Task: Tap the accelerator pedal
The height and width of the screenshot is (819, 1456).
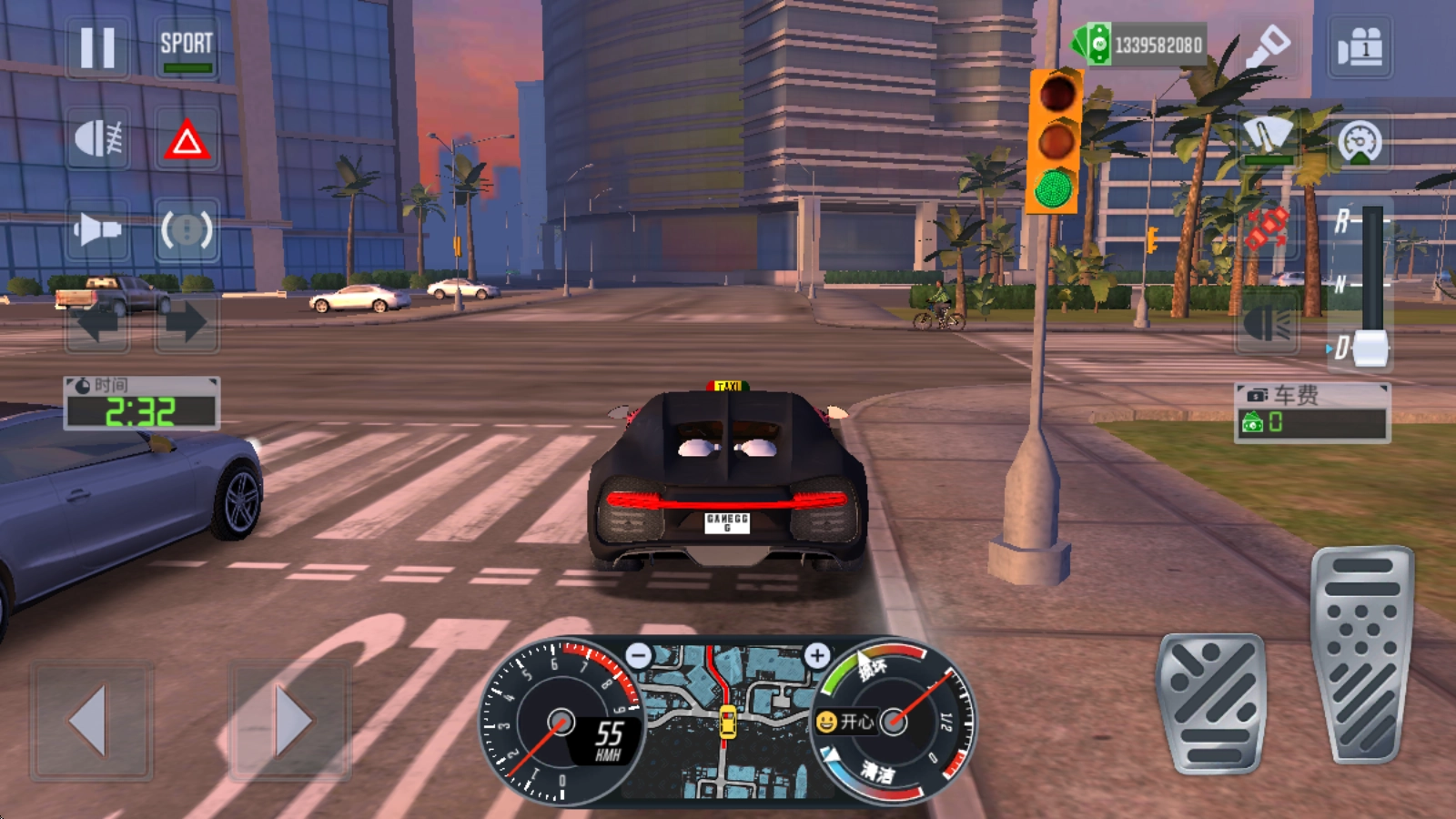Action: [x=1362, y=655]
